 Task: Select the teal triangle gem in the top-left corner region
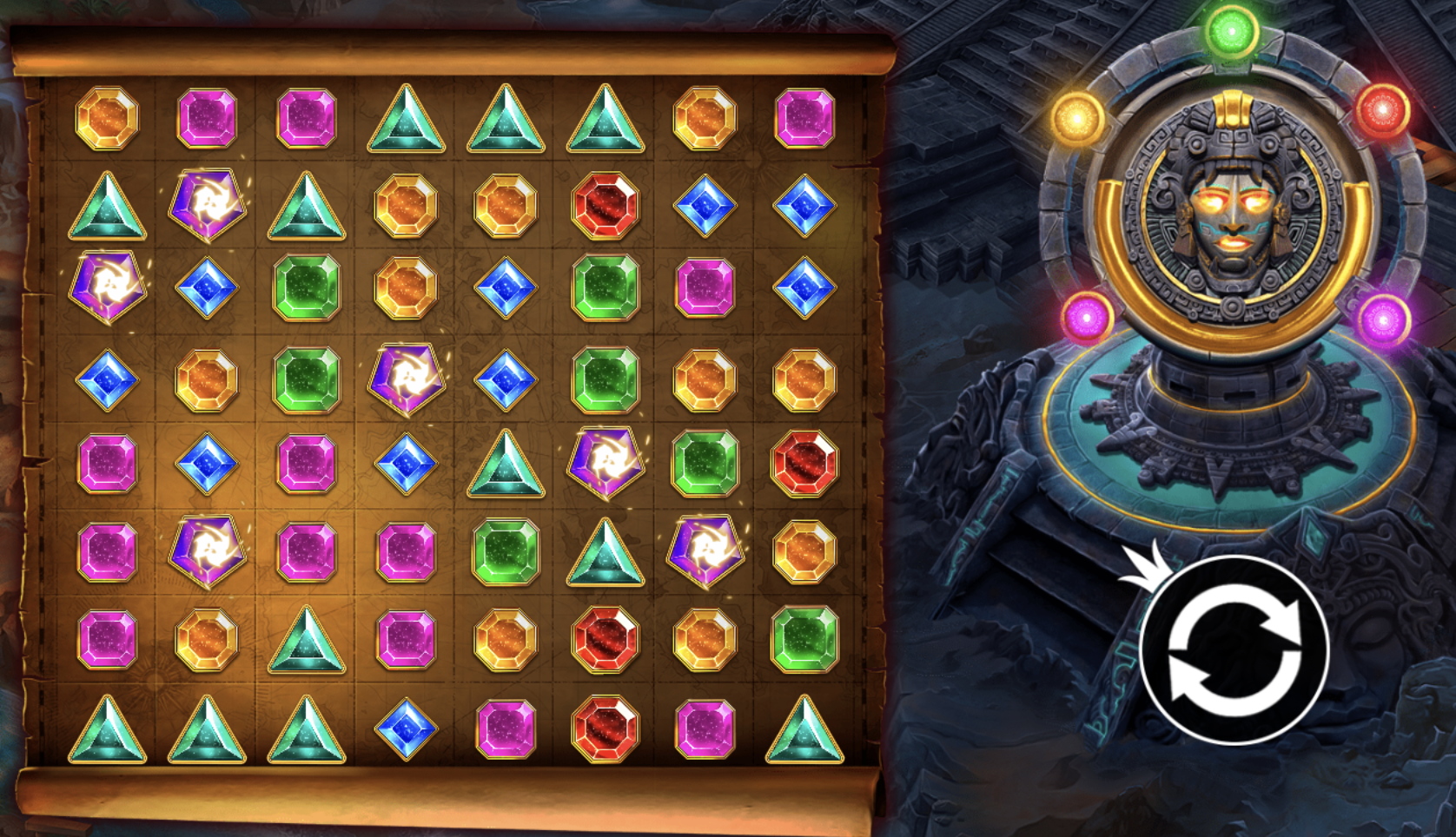coord(105,206)
